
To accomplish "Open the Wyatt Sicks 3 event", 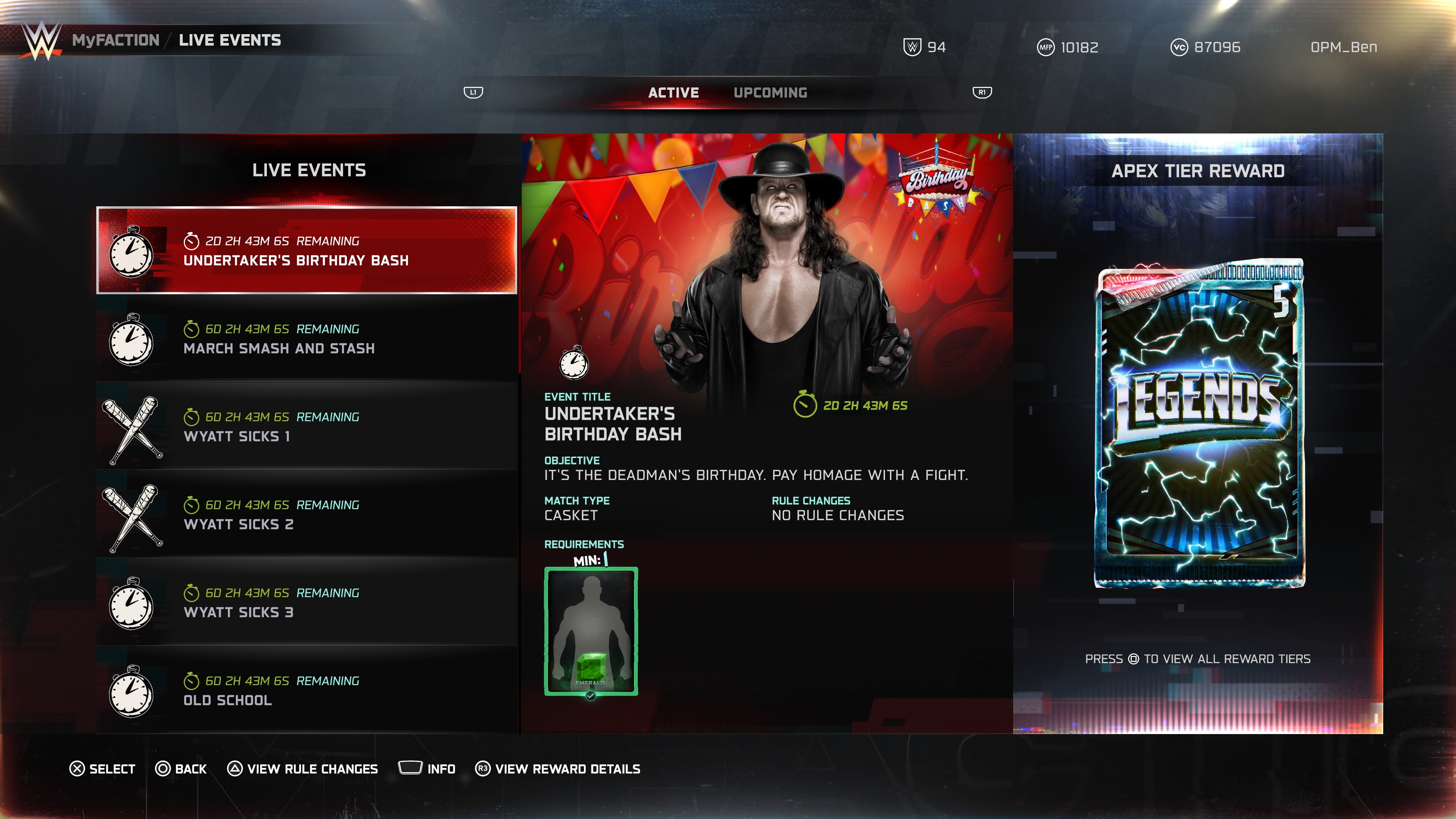I will (x=306, y=602).
